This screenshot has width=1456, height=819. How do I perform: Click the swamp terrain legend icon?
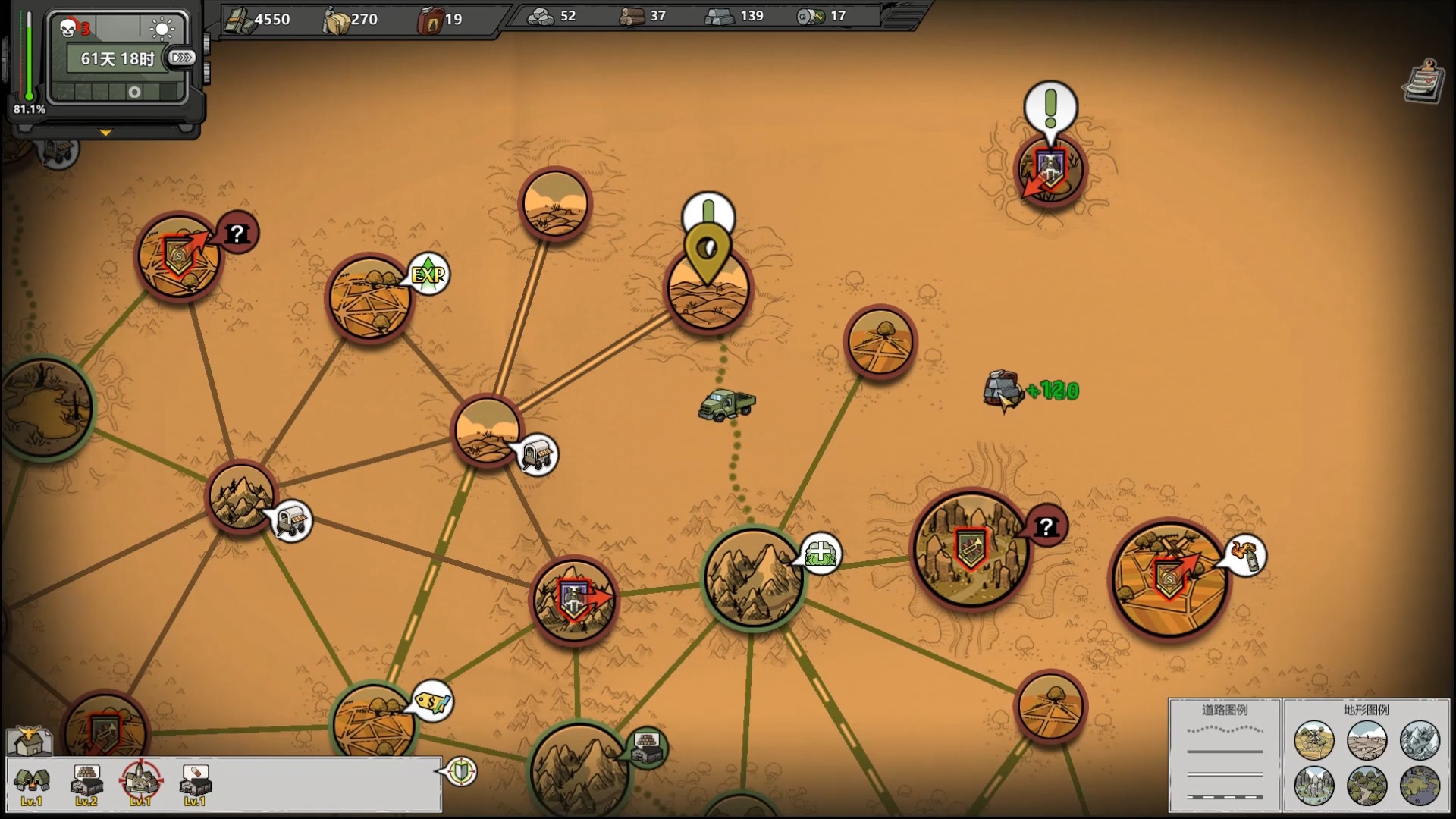pos(1420,785)
